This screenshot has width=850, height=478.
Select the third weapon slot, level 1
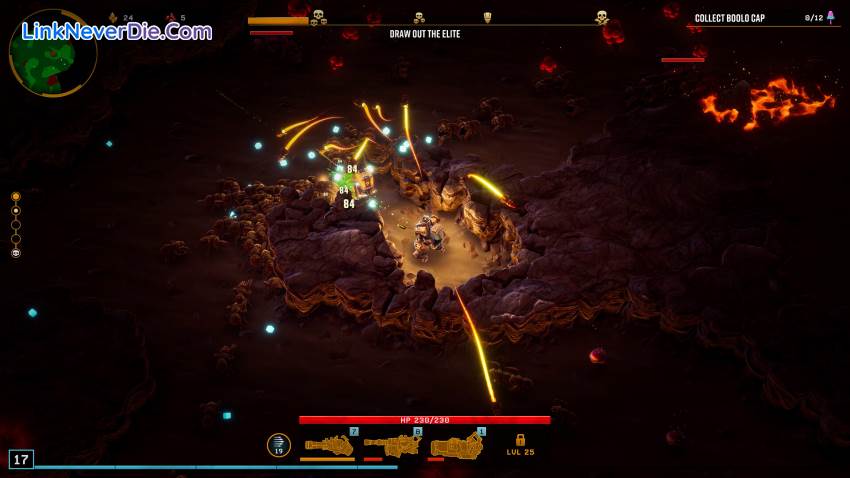pos(456,444)
